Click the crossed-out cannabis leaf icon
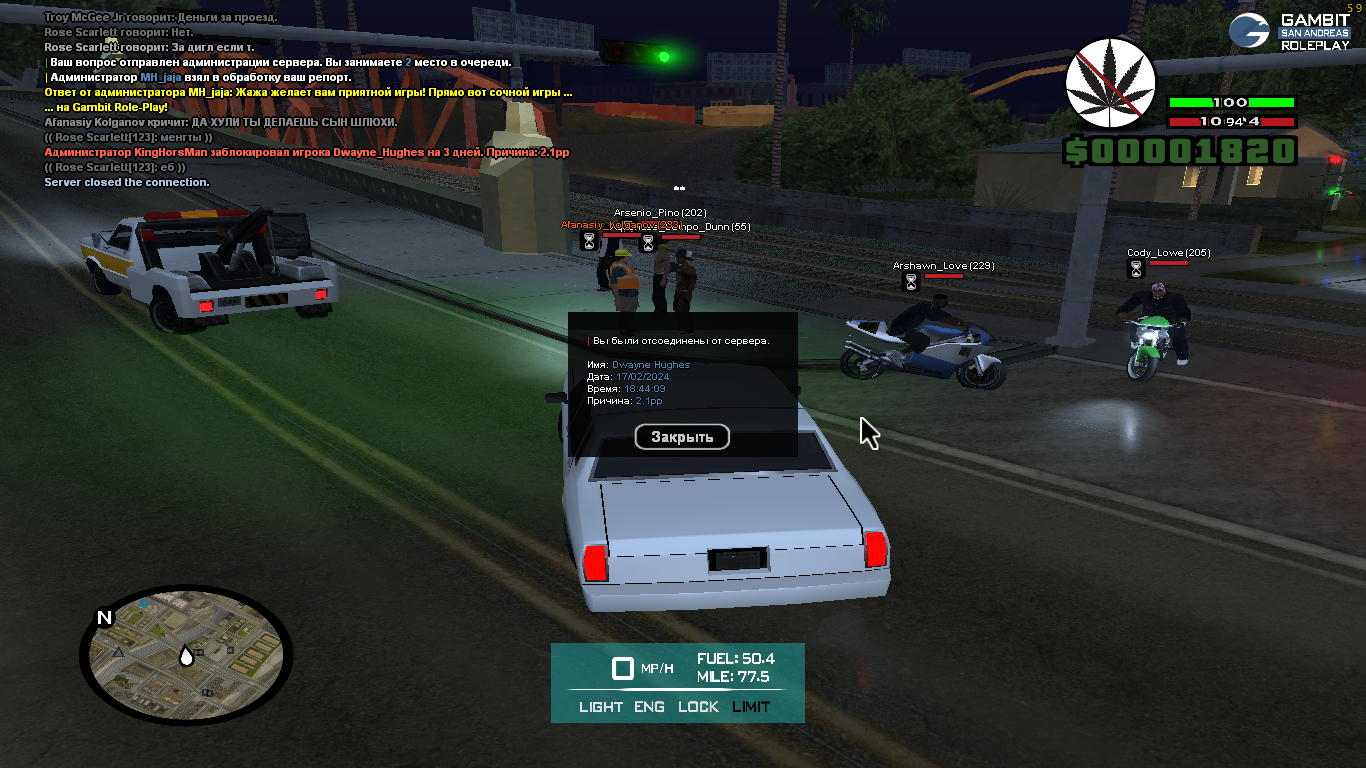Image resolution: width=1366 pixels, height=768 pixels. (x=1109, y=83)
